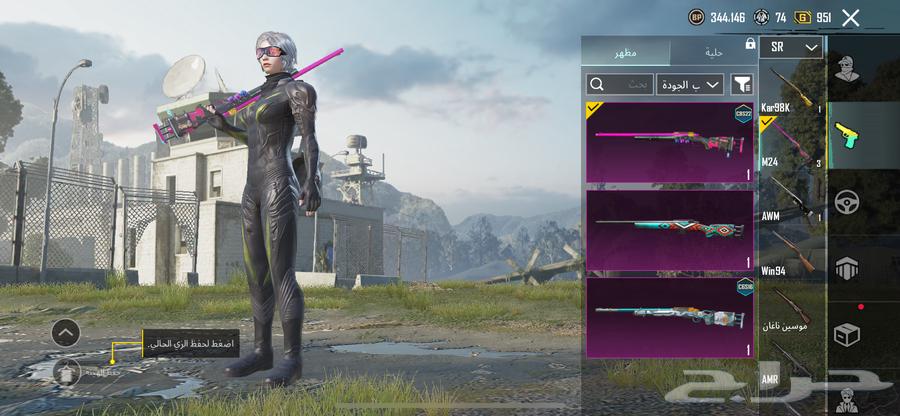Choose the teal and red patterned skin
Viewport: 900px width, 416px height.
point(669,229)
